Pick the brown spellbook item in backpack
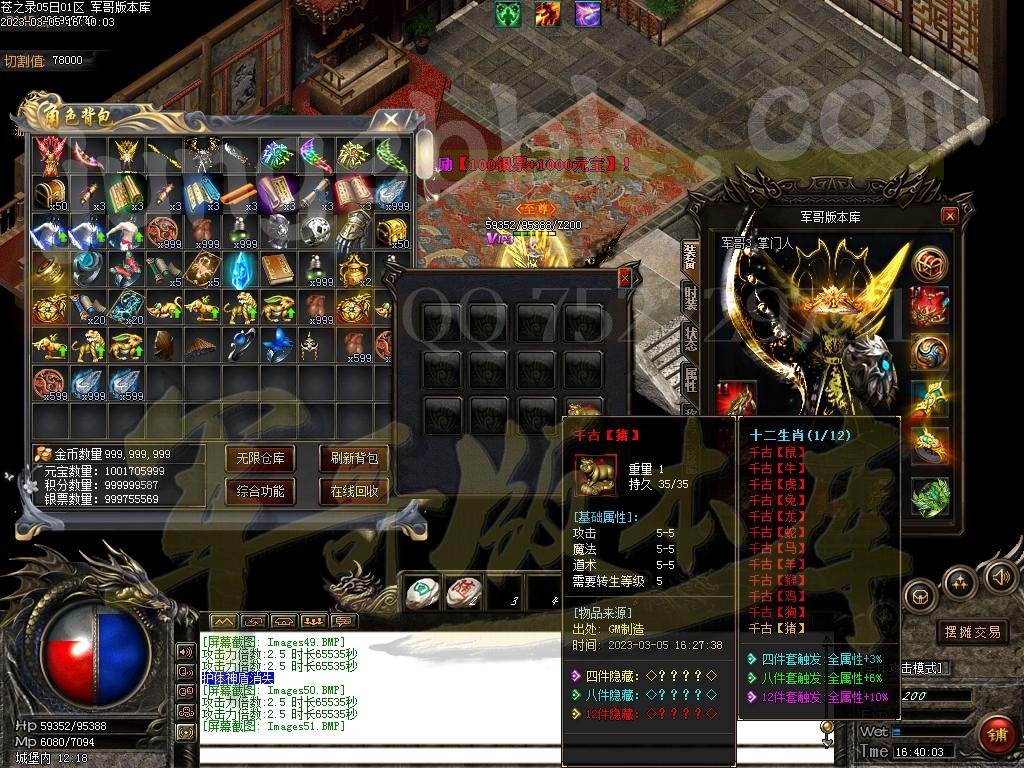The height and width of the screenshot is (768, 1024). 276,269
